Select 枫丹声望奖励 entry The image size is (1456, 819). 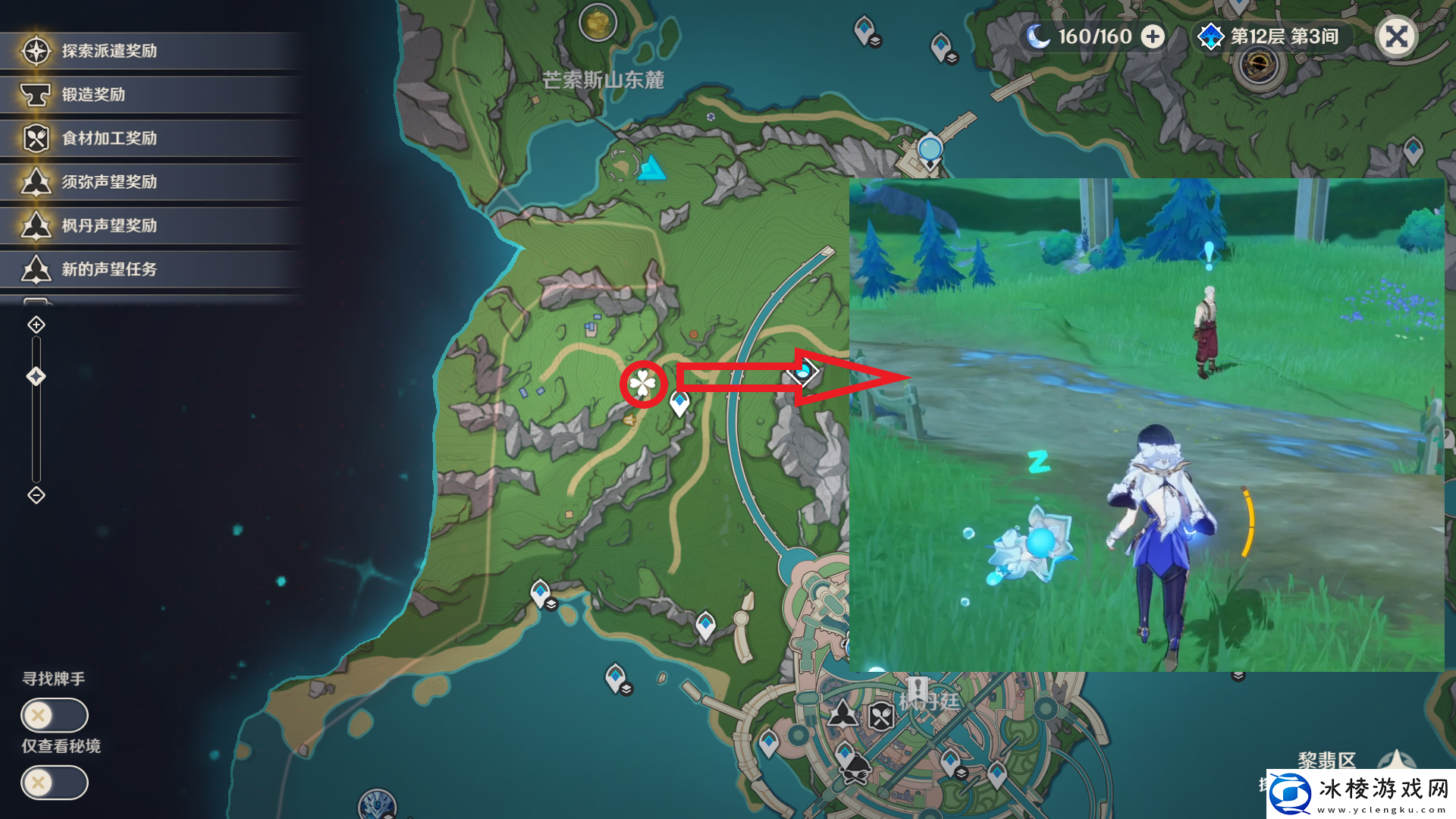109,225
